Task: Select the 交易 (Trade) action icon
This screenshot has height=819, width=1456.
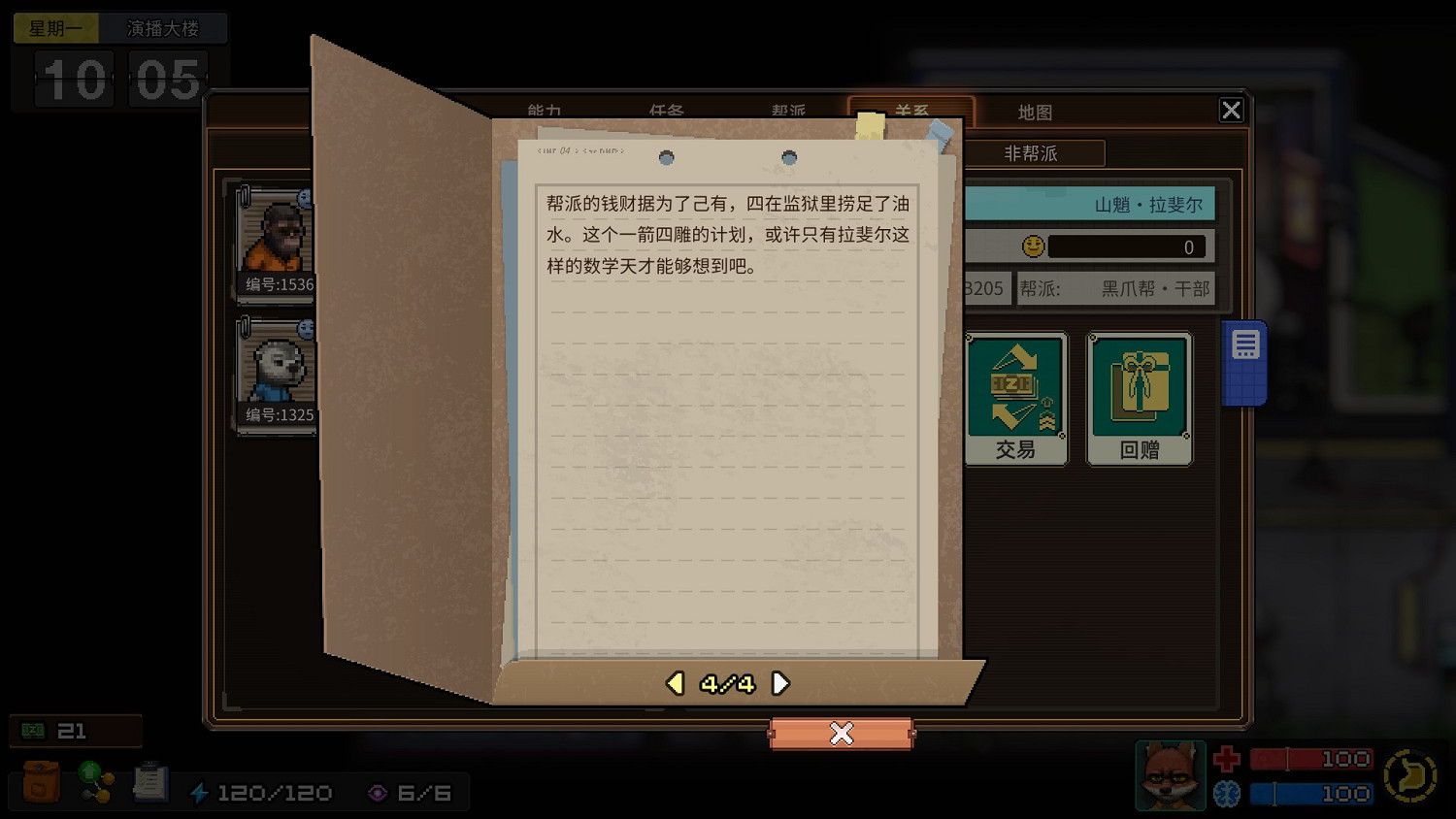Action: point(1016,396)
